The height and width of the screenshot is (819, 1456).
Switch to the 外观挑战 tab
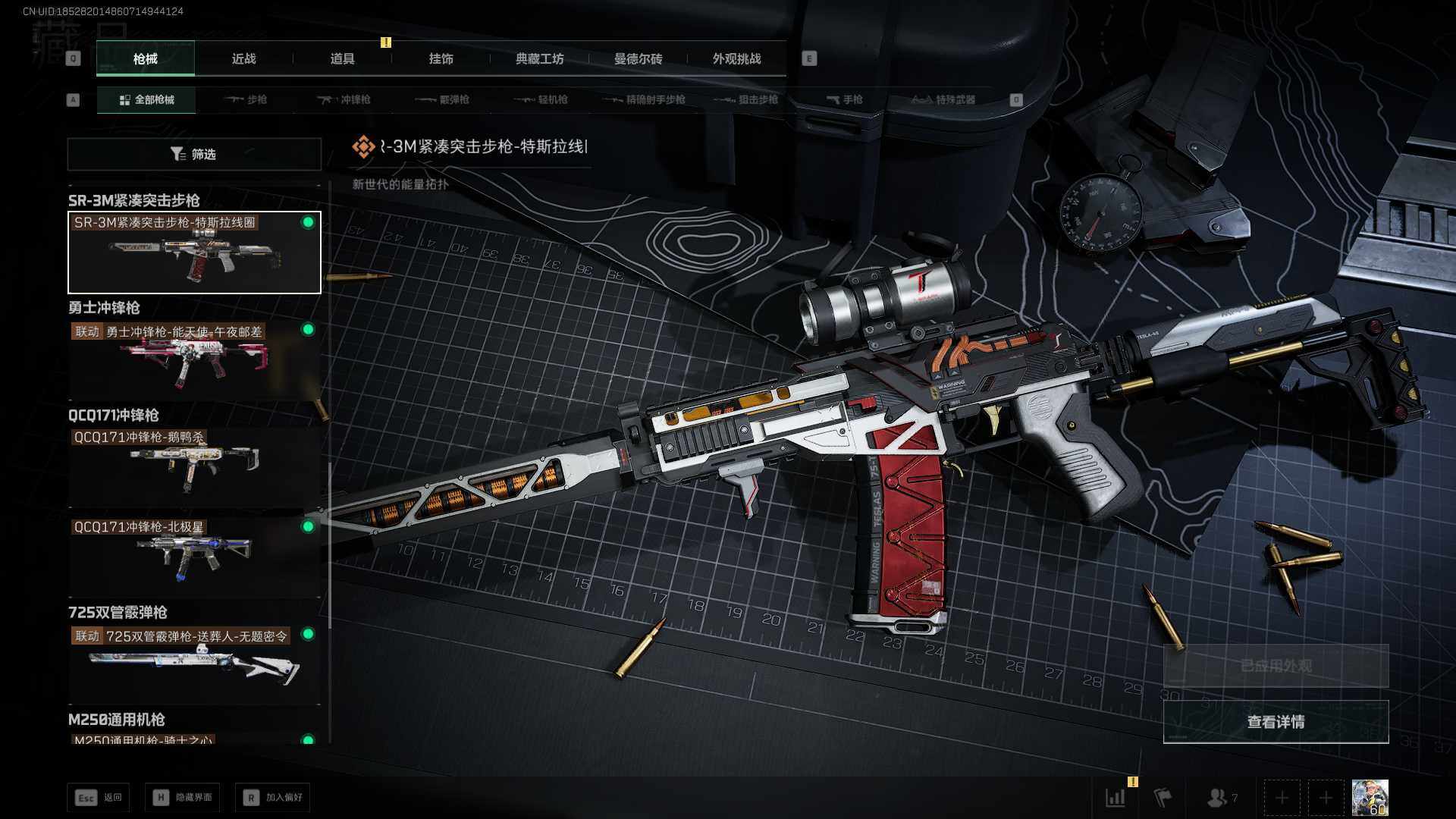coord(736,58)
